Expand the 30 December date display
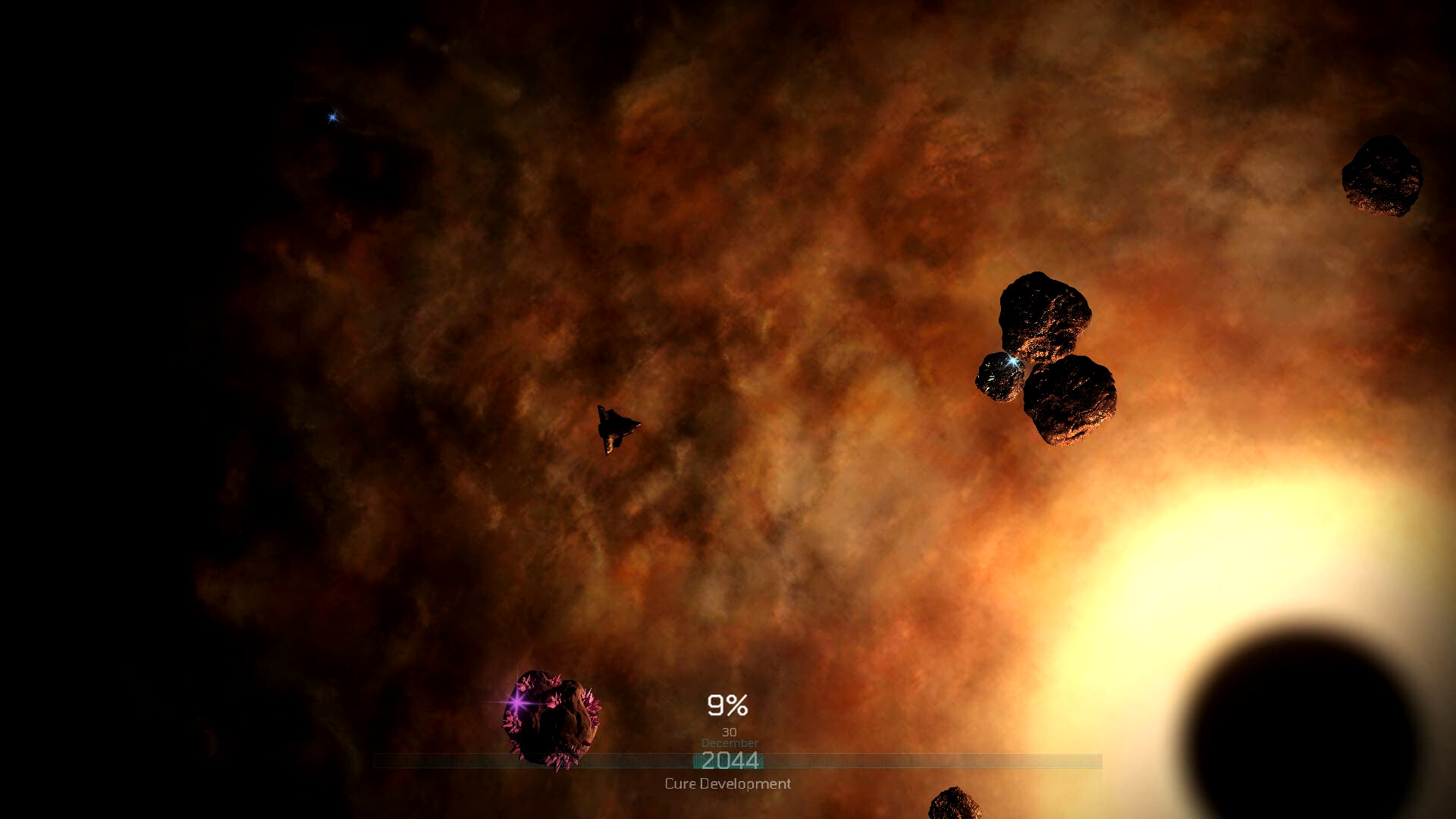Viewport: 1456px width, 819px height. point(728,737)
